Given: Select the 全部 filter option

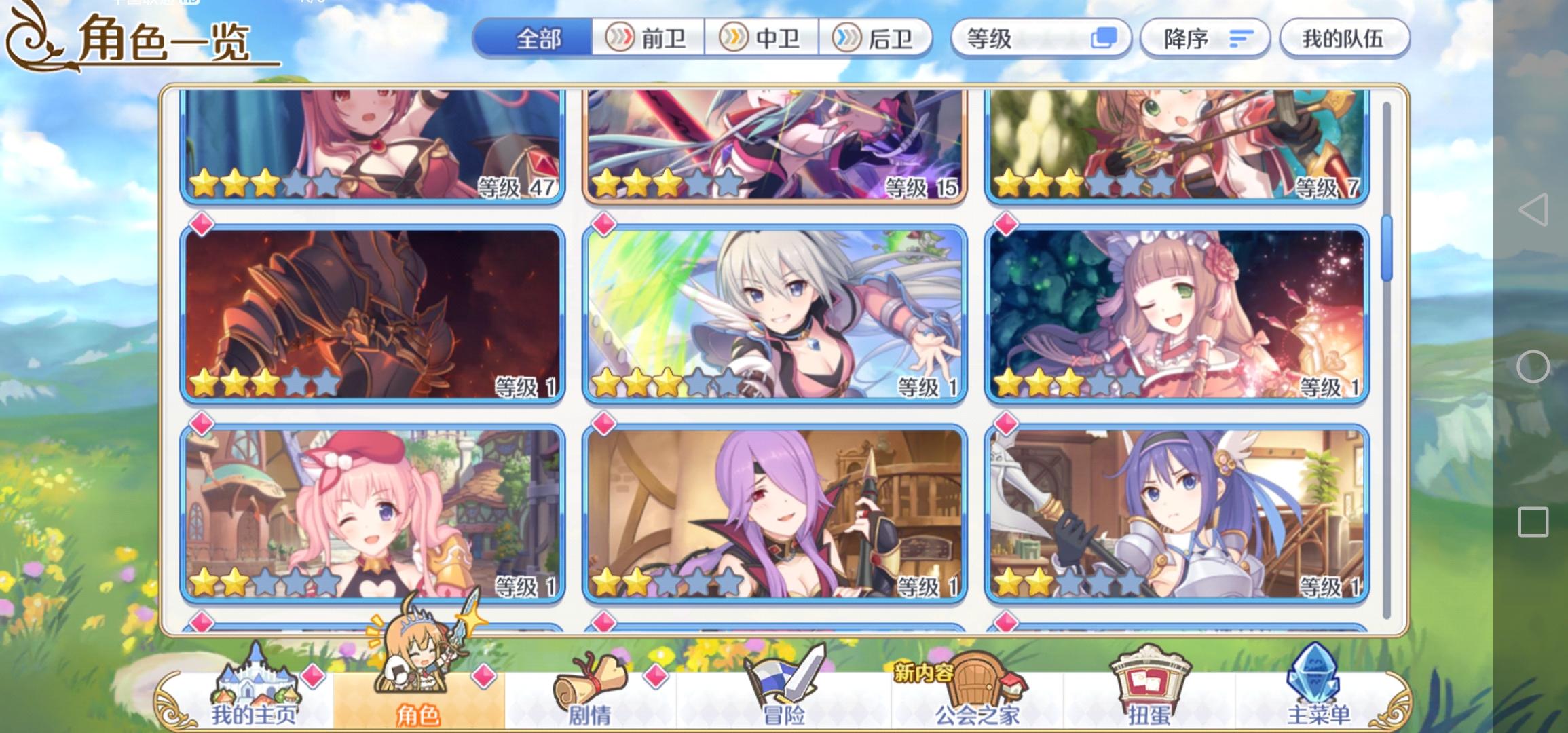Looking at the screenshot, I should tap(536, 39).
